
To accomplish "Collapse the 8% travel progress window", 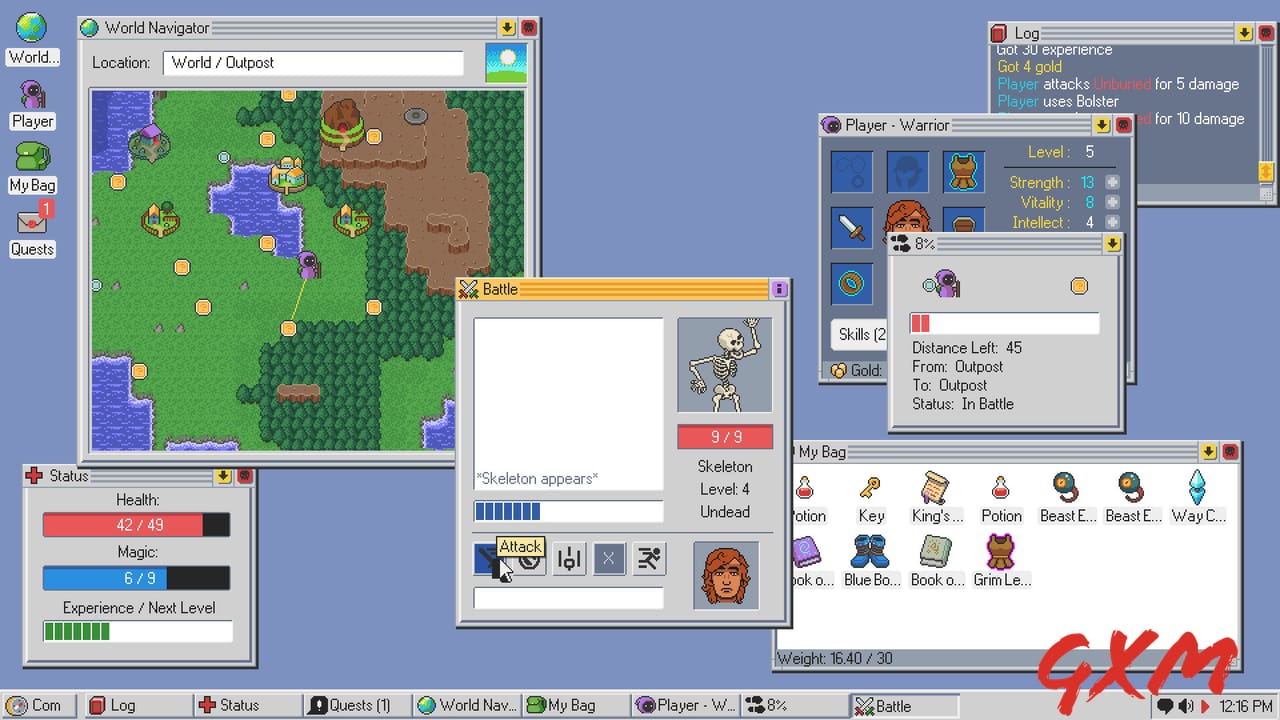I will tap(1114, 243).
